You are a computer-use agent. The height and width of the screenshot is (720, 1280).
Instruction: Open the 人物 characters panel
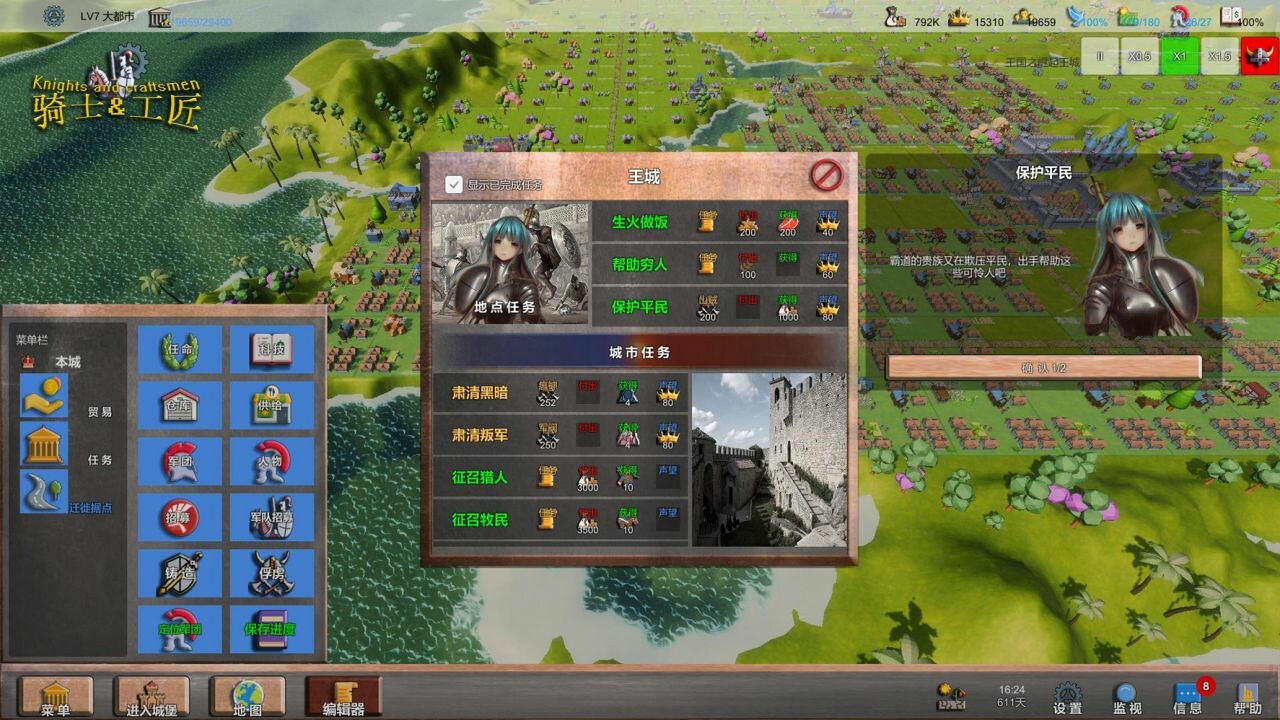tap(271, 462)
